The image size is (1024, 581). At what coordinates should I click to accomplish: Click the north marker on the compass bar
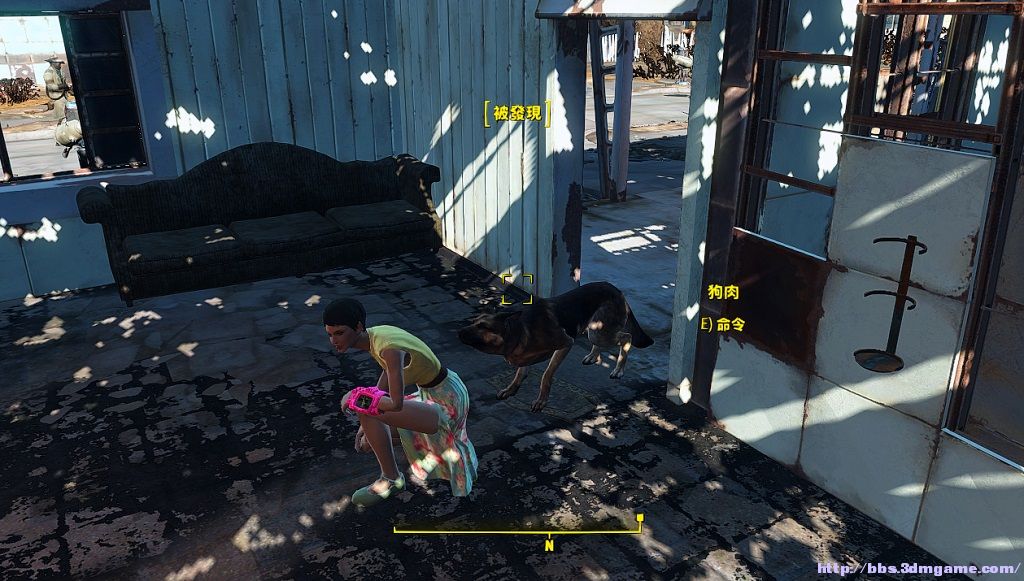(x=548, y=545)
